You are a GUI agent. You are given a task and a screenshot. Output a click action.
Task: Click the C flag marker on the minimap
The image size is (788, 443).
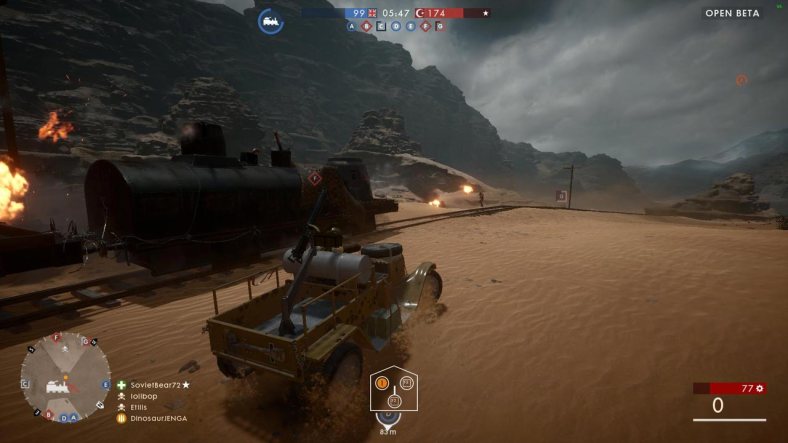tap(24, 383)
